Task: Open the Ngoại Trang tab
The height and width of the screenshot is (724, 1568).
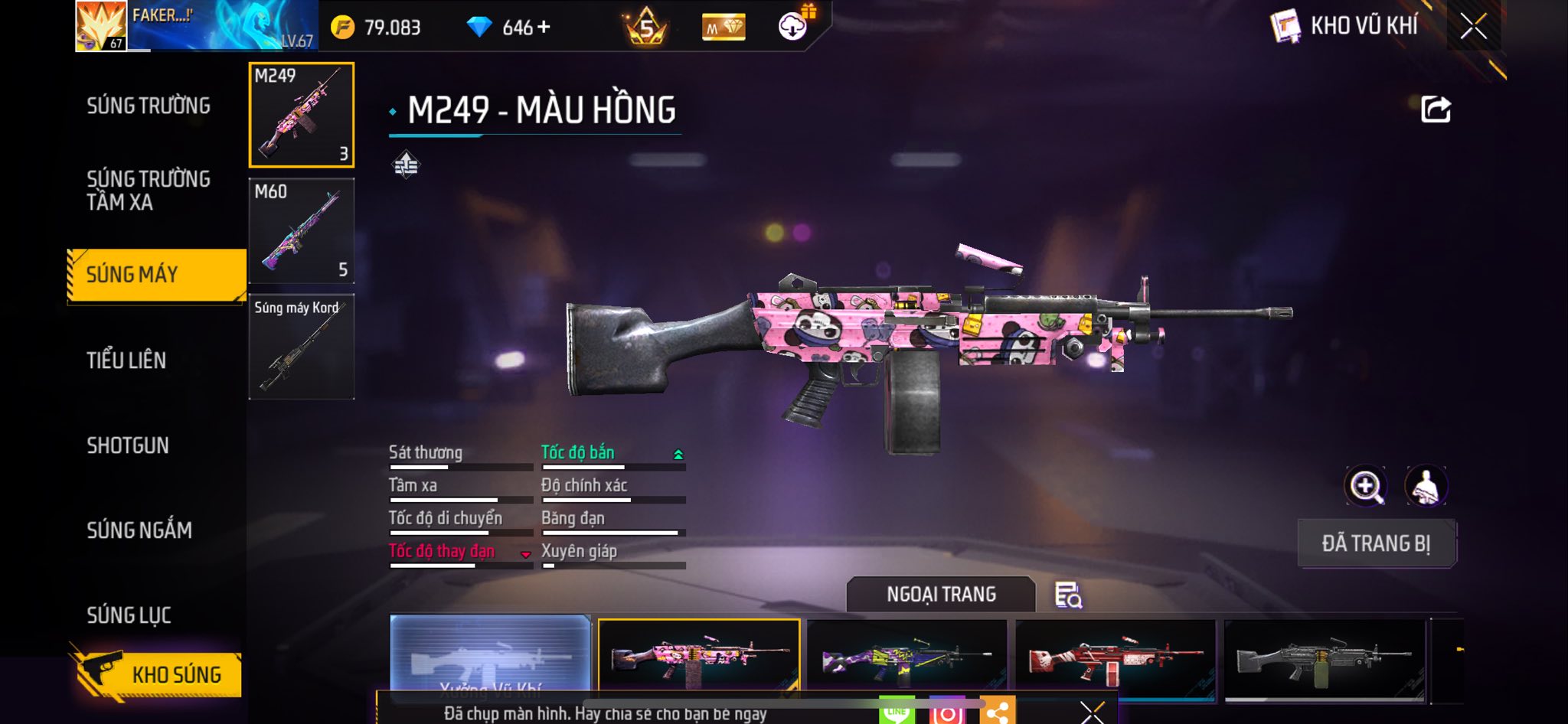Action: click(x=941, y=594)
